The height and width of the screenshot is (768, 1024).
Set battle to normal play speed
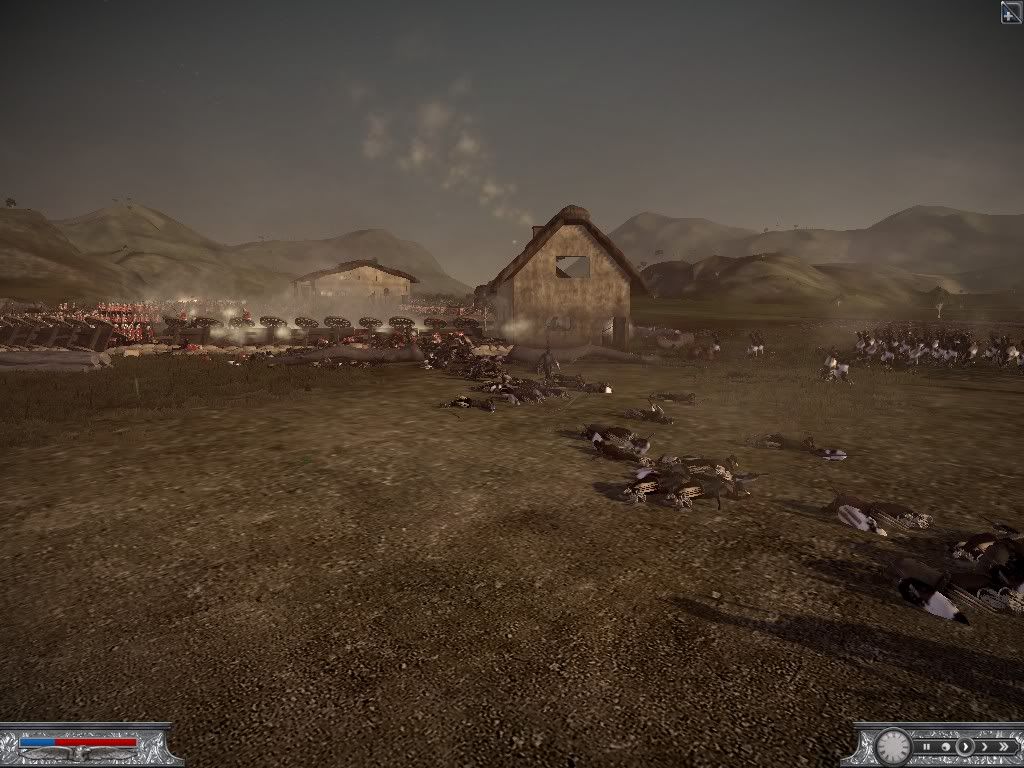pos(964,746)
